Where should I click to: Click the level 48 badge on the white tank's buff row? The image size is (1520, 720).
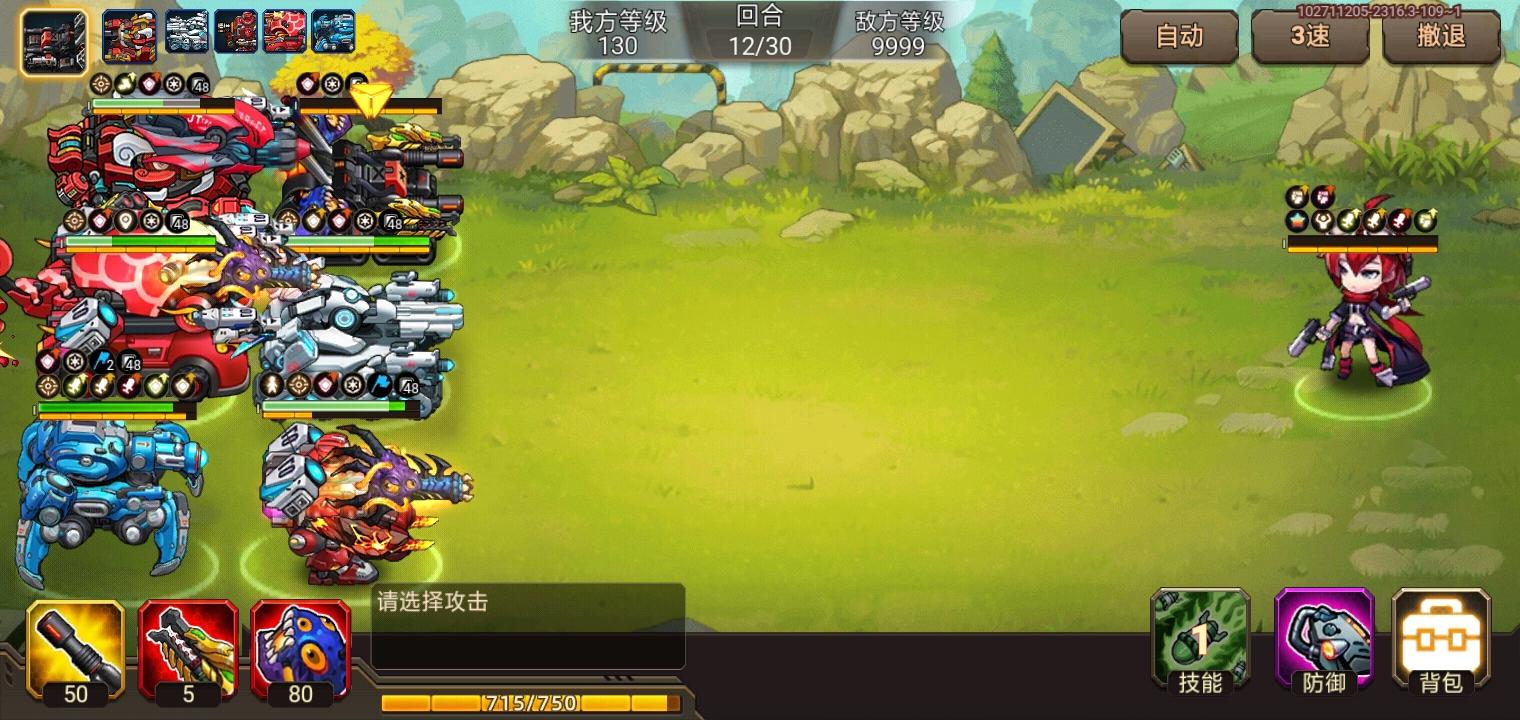408,385
